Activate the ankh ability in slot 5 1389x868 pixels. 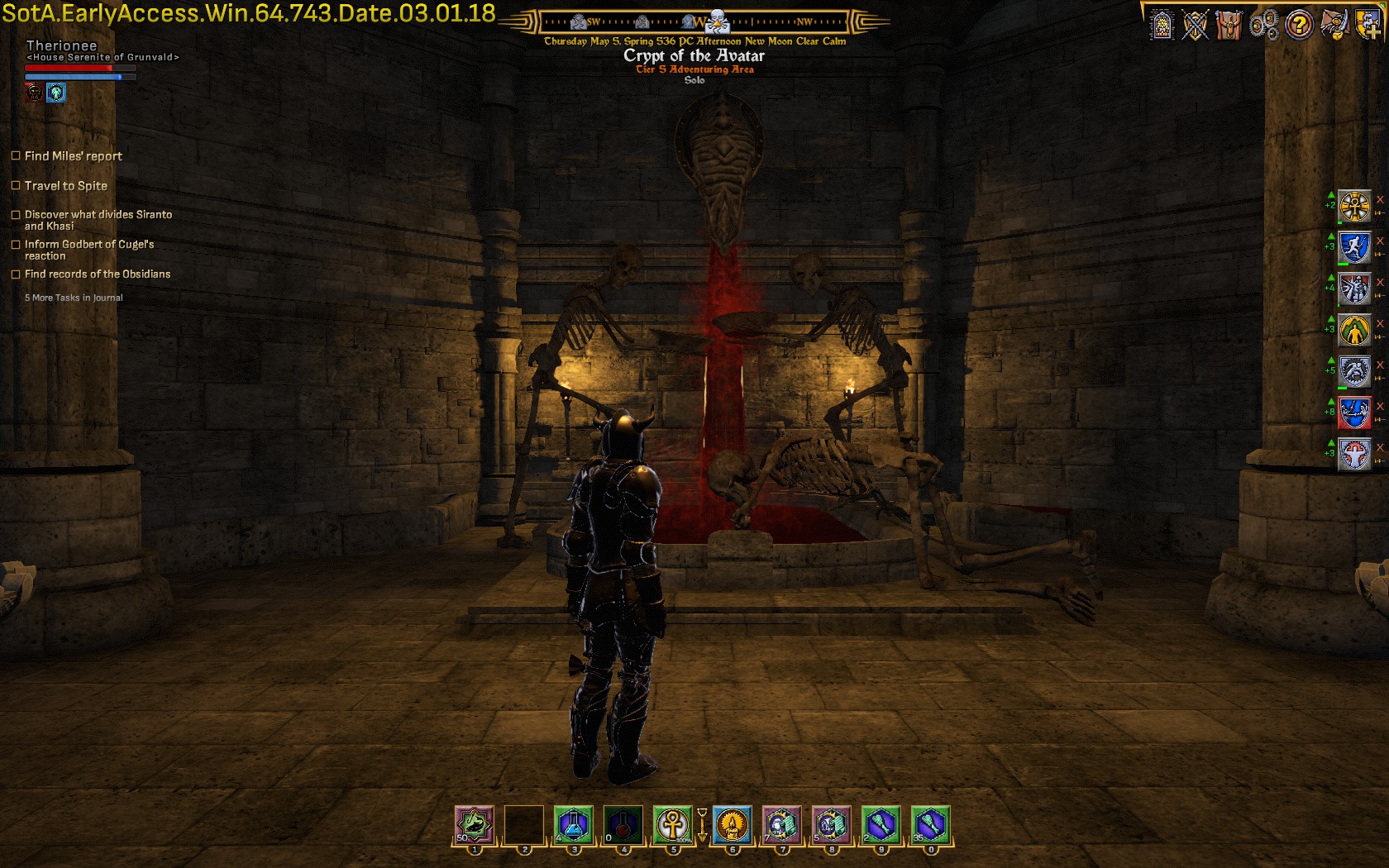pyautogui.click(x=673, y=824)
